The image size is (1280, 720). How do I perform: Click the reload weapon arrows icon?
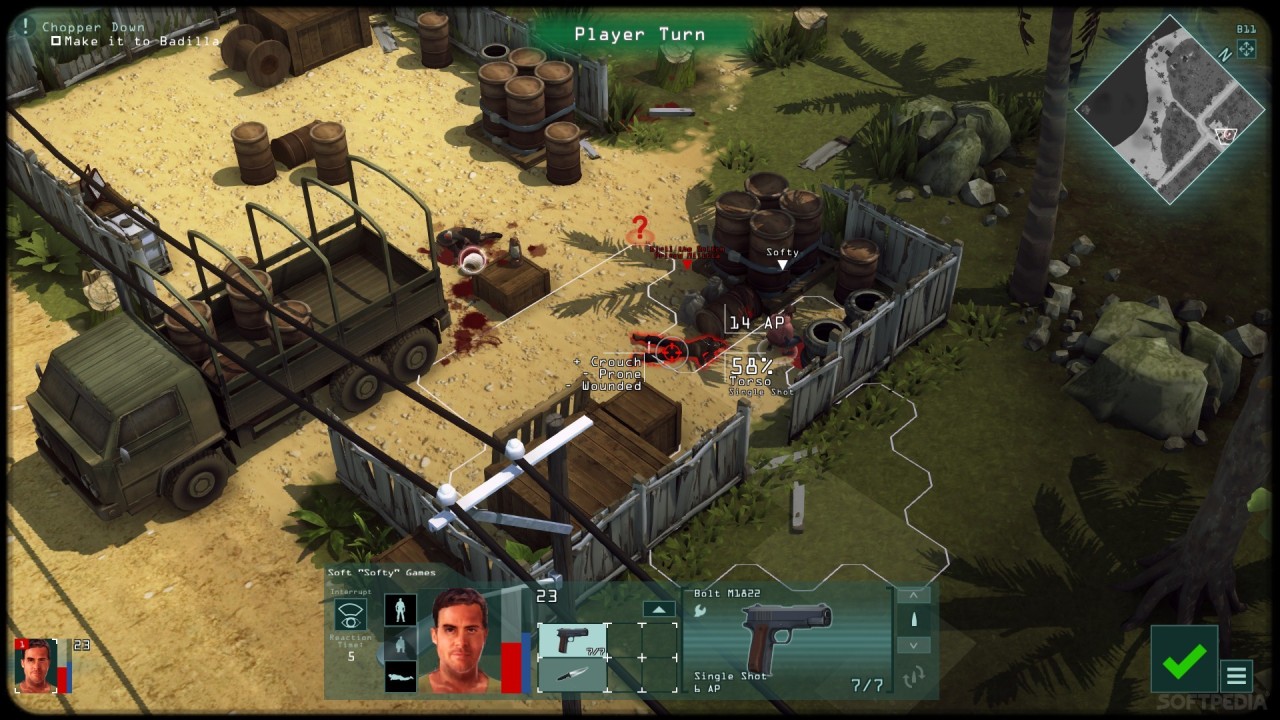(x=914, y=679)
